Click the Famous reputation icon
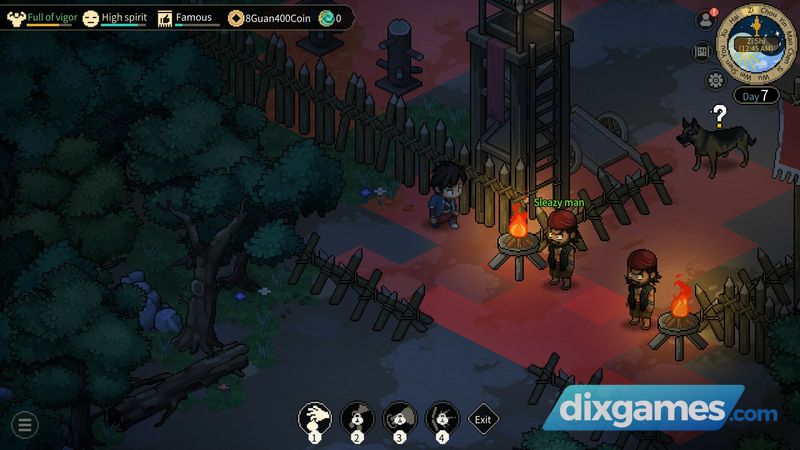The width and height of the screenshot is (800, 450). (165, 17)
